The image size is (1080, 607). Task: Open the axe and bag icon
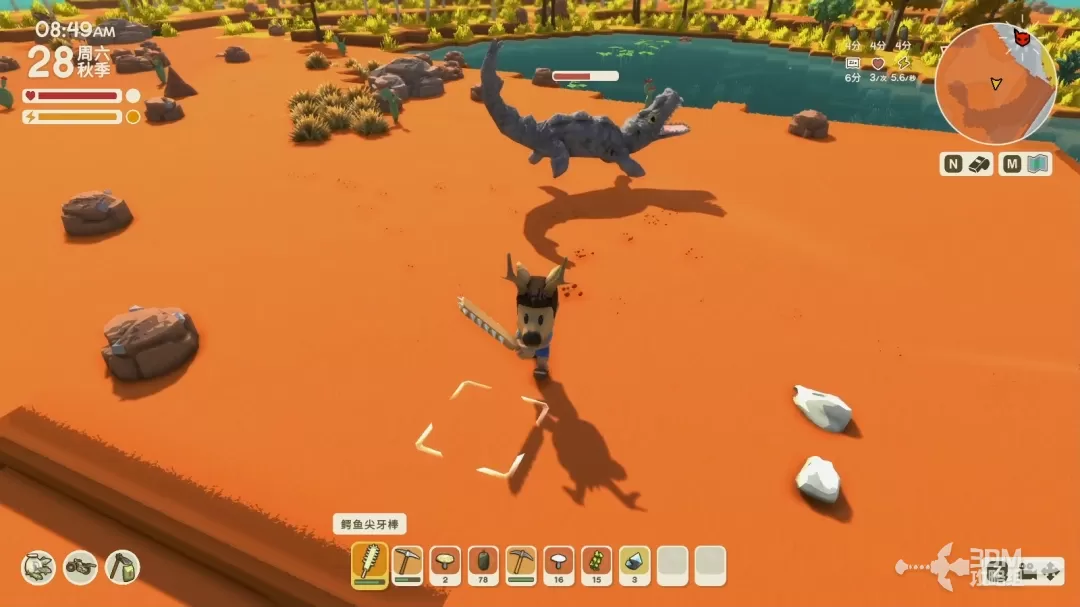[122, 567]
